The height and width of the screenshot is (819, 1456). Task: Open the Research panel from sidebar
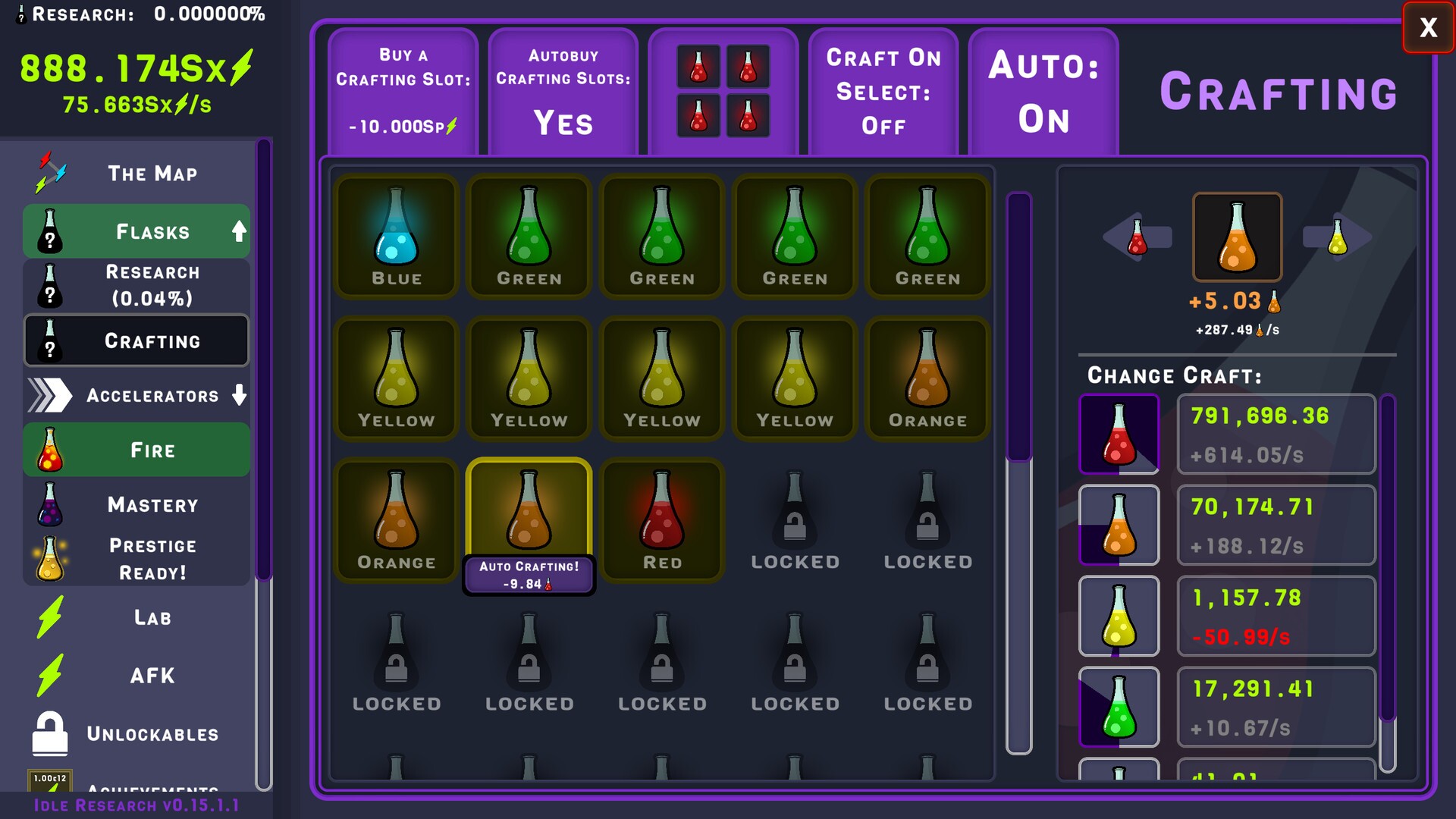click(136, 285)
